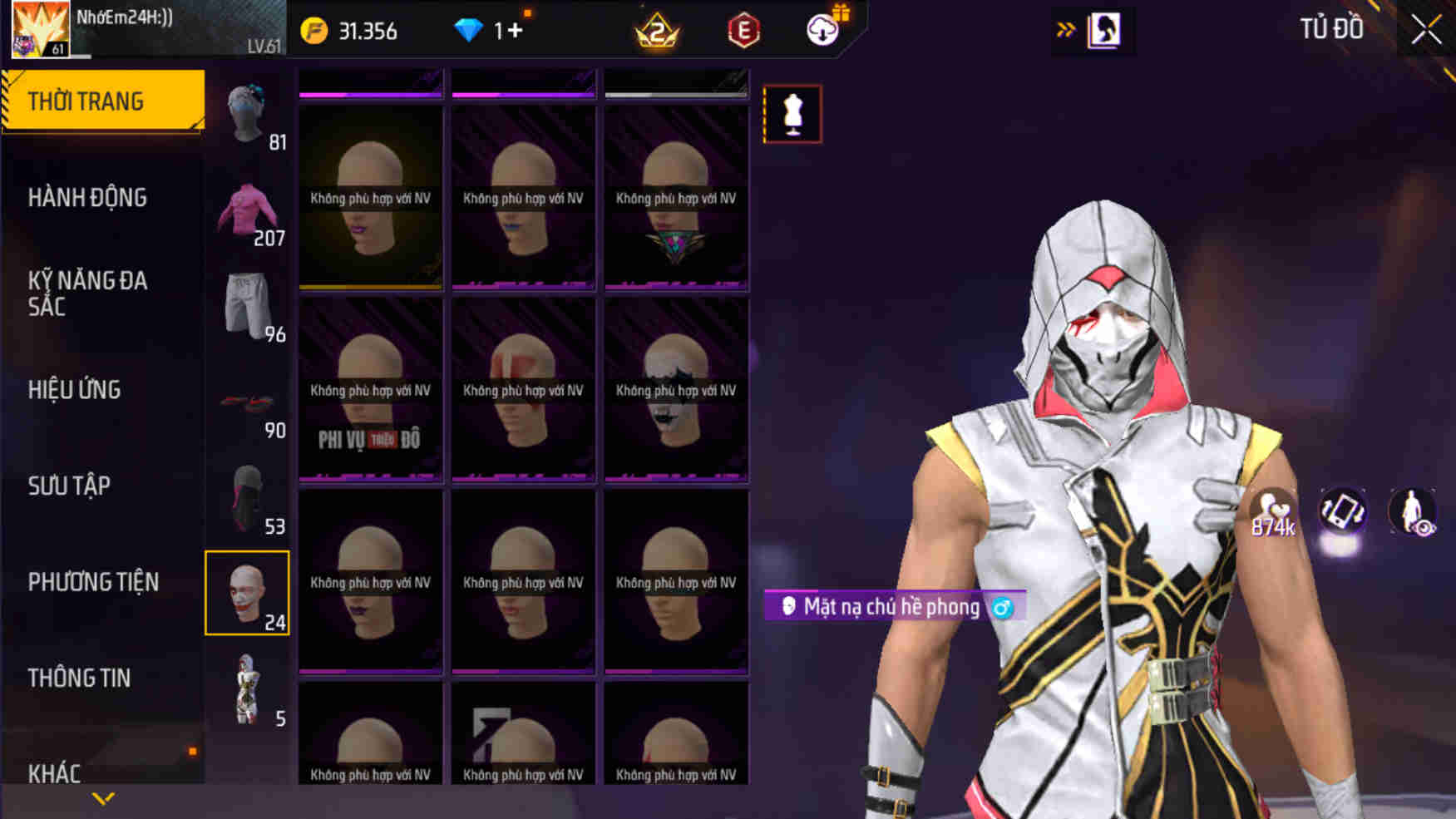Select the mannequin outfit preset icon
The width and height of the screenshot is (1456, 819).
[791, 114]
